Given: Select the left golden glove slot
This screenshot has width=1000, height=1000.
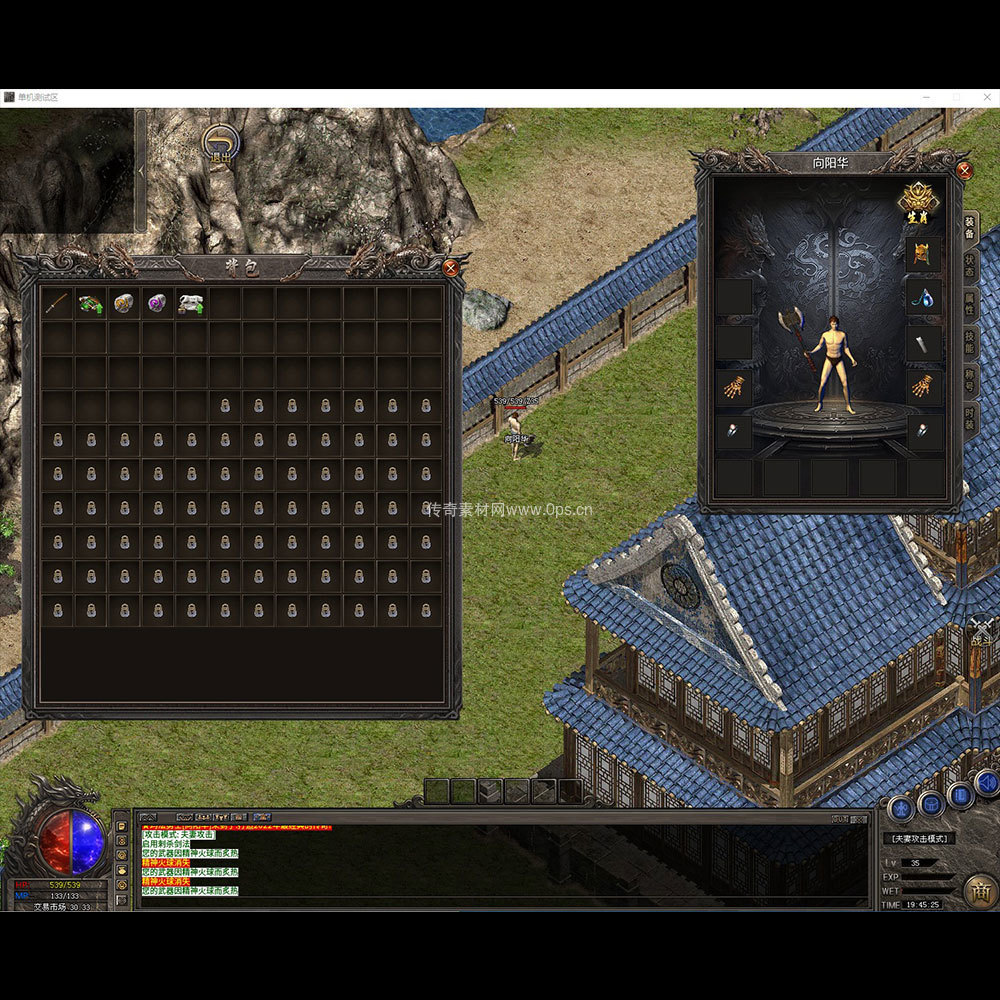Looking at the screenshot, I should (x=733, y=387).
